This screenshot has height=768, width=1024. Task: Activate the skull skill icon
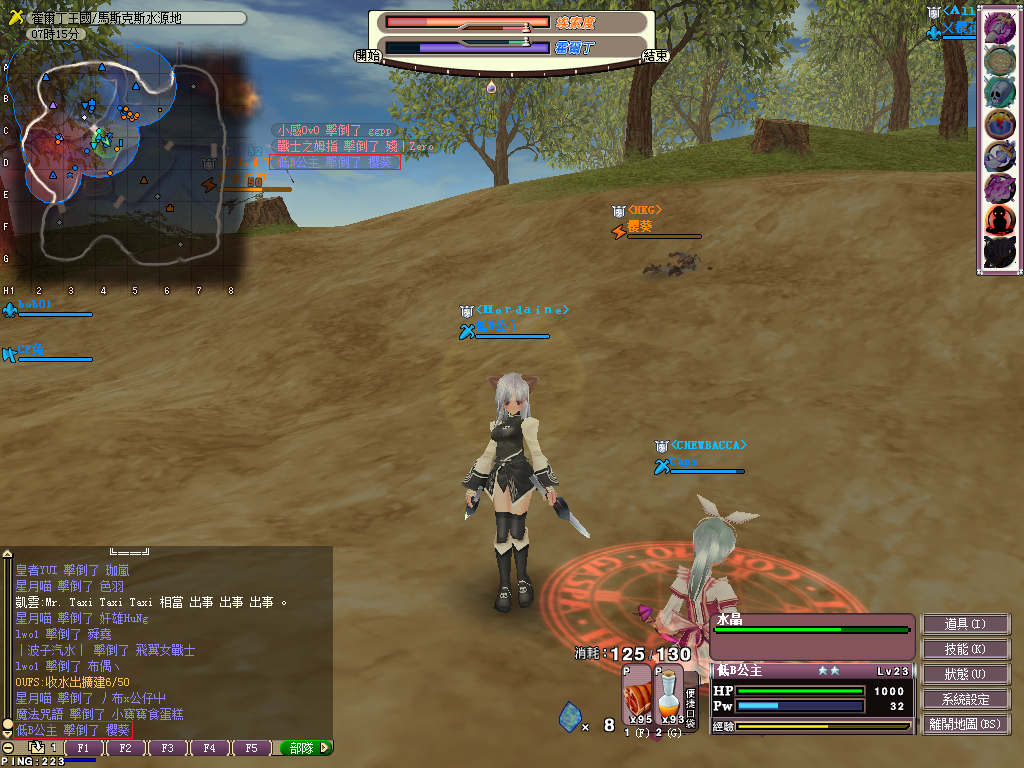[1000, 91]
